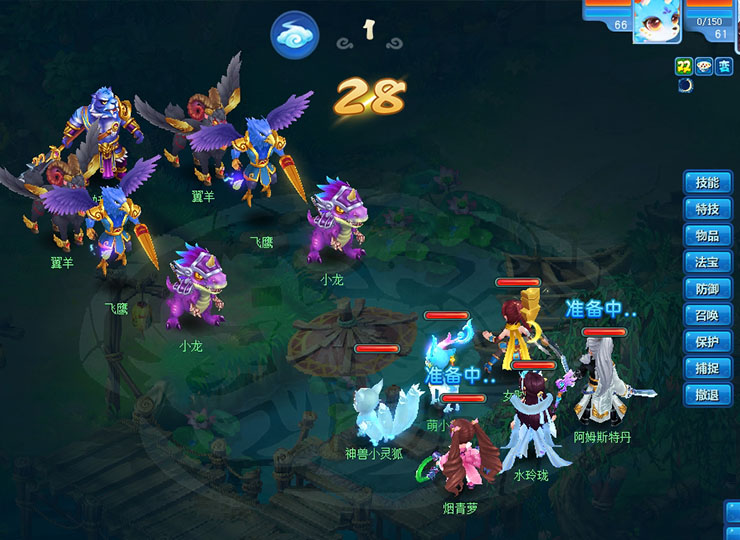Select the 法宝 magic treasure command
Screen dimensions: 740x540
(707, 262)
